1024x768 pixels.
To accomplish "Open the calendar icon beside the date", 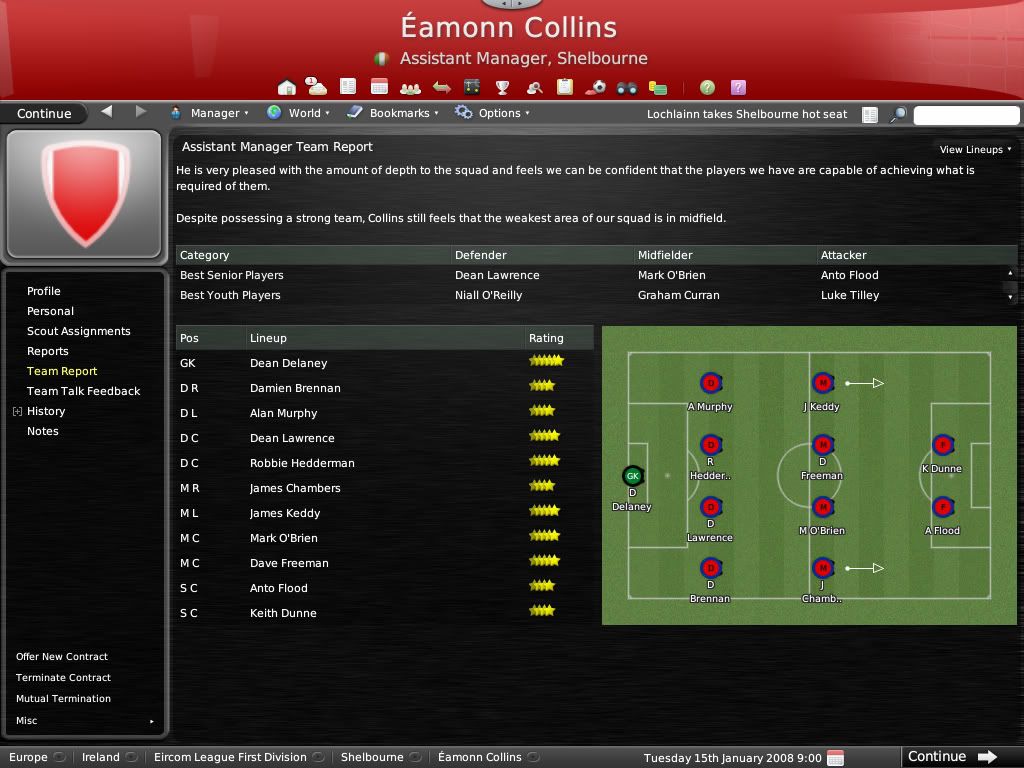I will pos(836,758).
